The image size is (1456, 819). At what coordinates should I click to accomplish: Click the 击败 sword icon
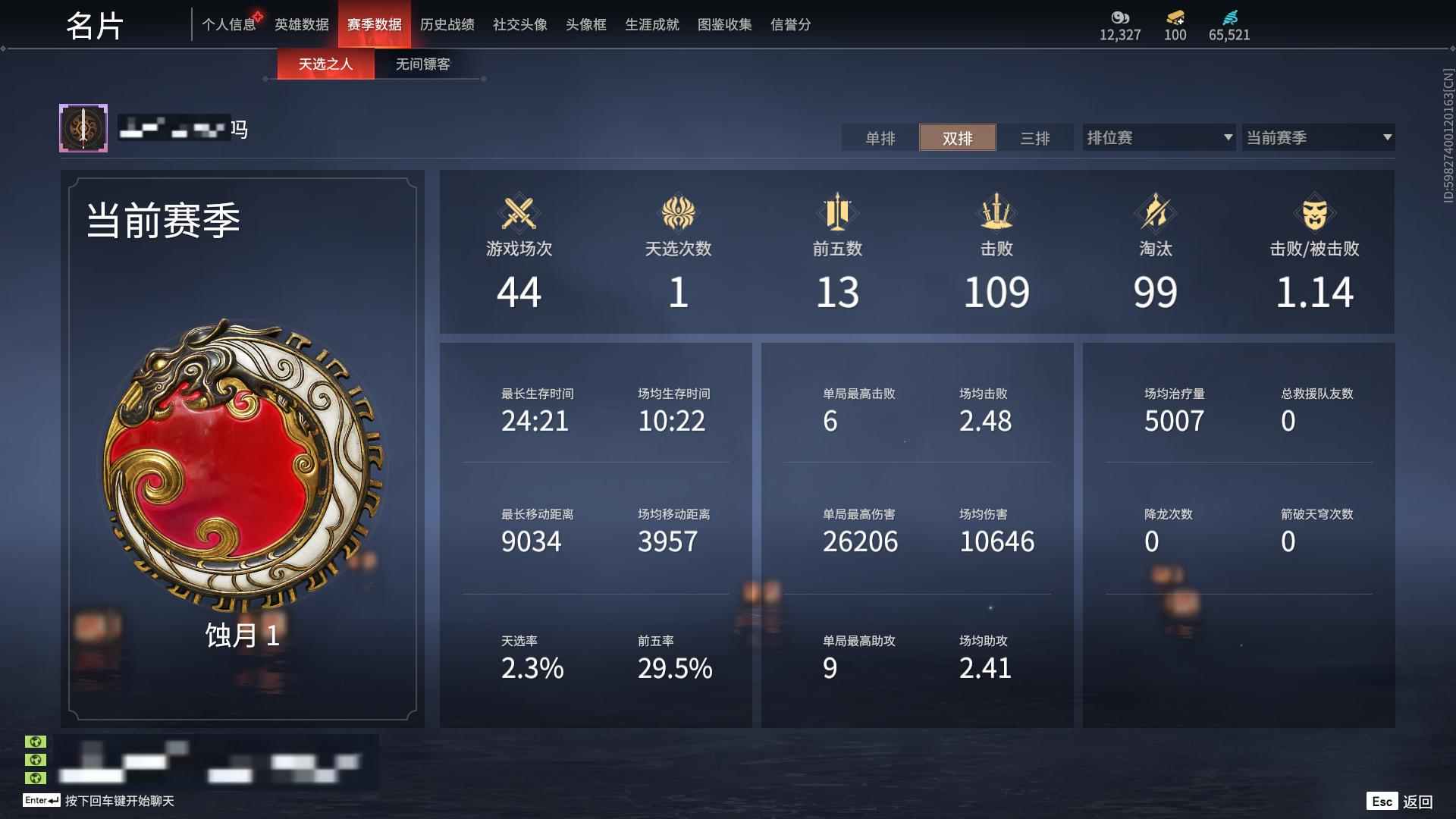point(996,213)
